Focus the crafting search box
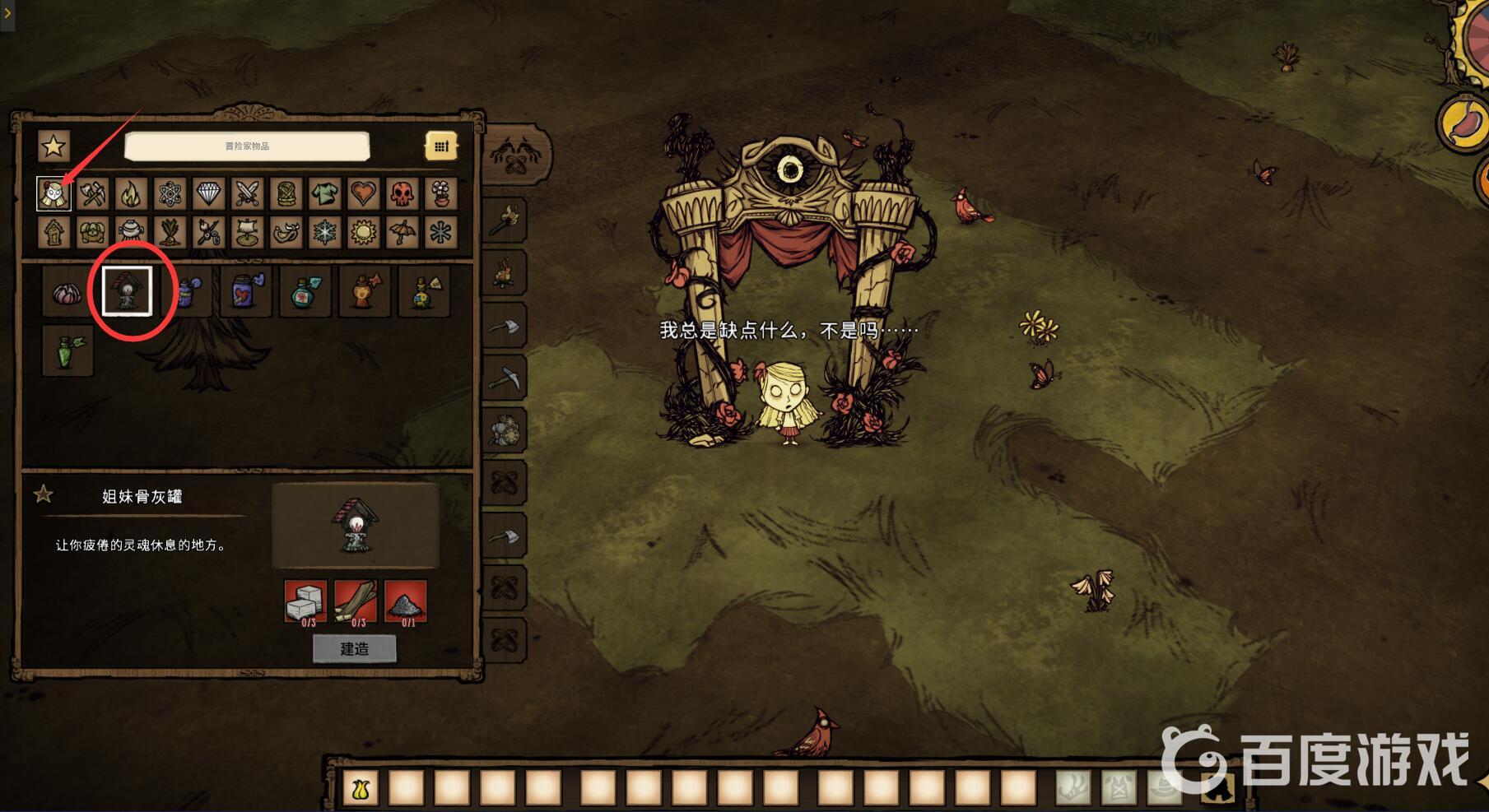 (247, 146)
